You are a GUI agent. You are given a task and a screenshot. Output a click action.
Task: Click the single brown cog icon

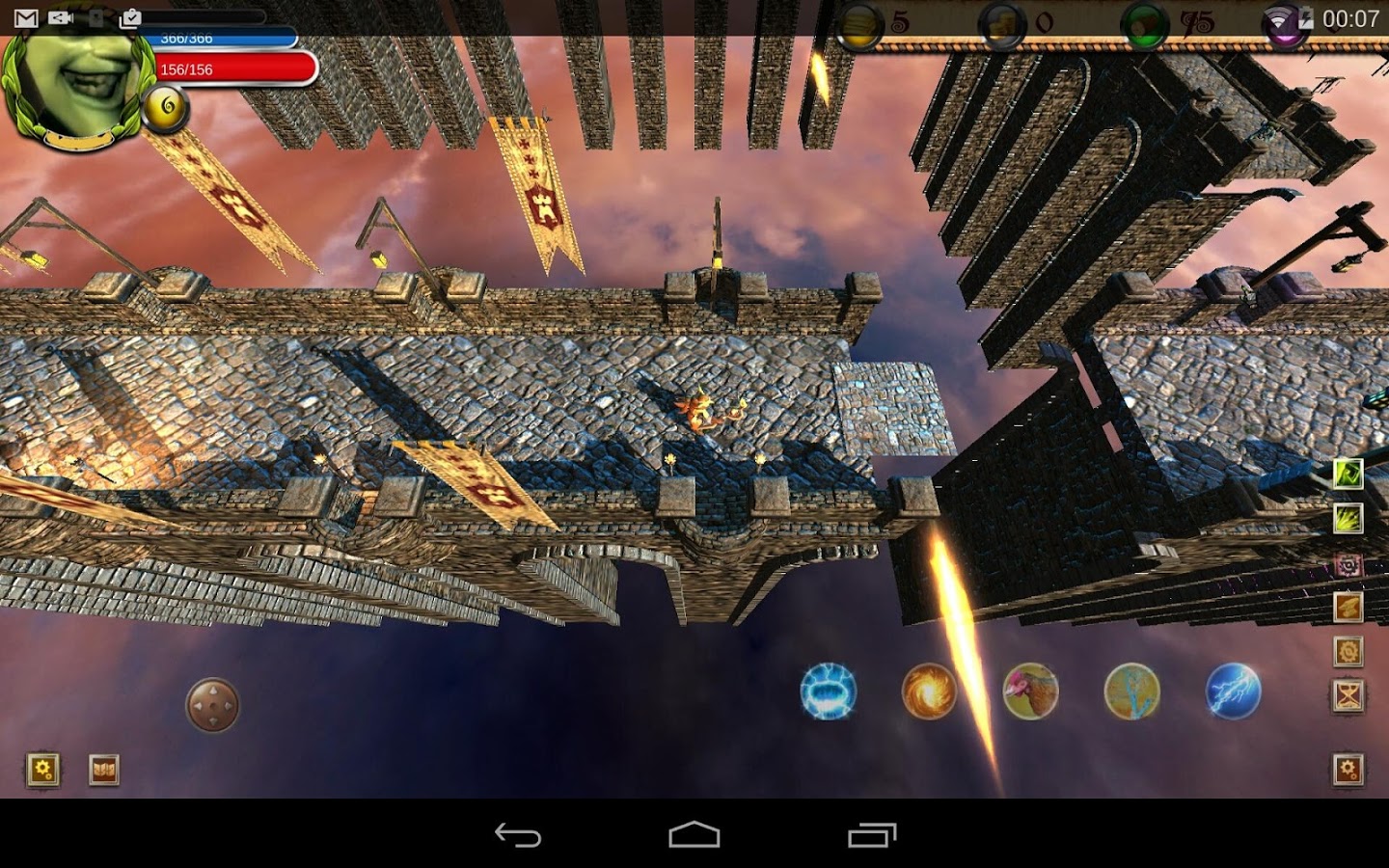pyautogui.click(x=1348, y=652)
